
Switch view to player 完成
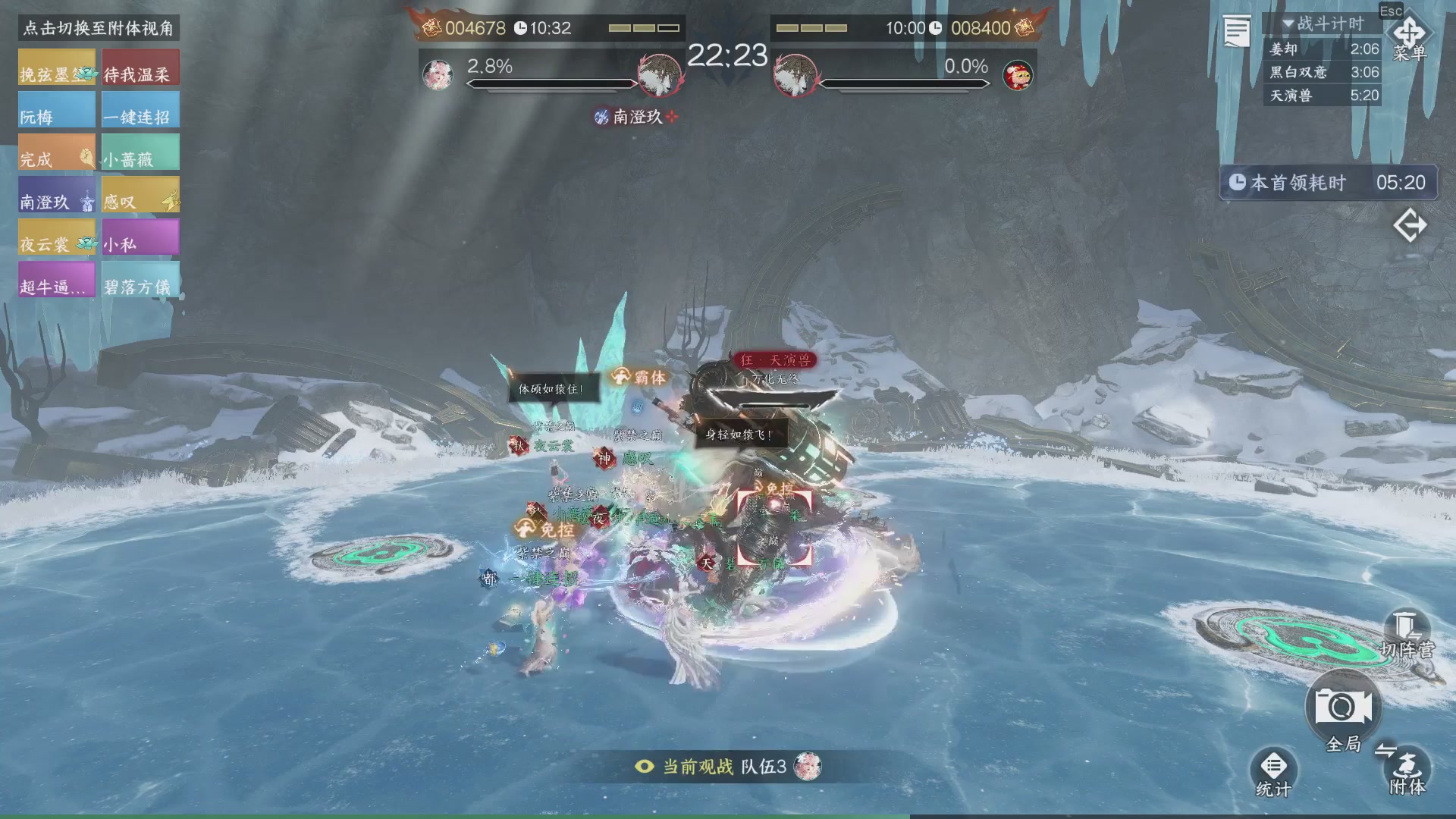click(x=57, y=152)
